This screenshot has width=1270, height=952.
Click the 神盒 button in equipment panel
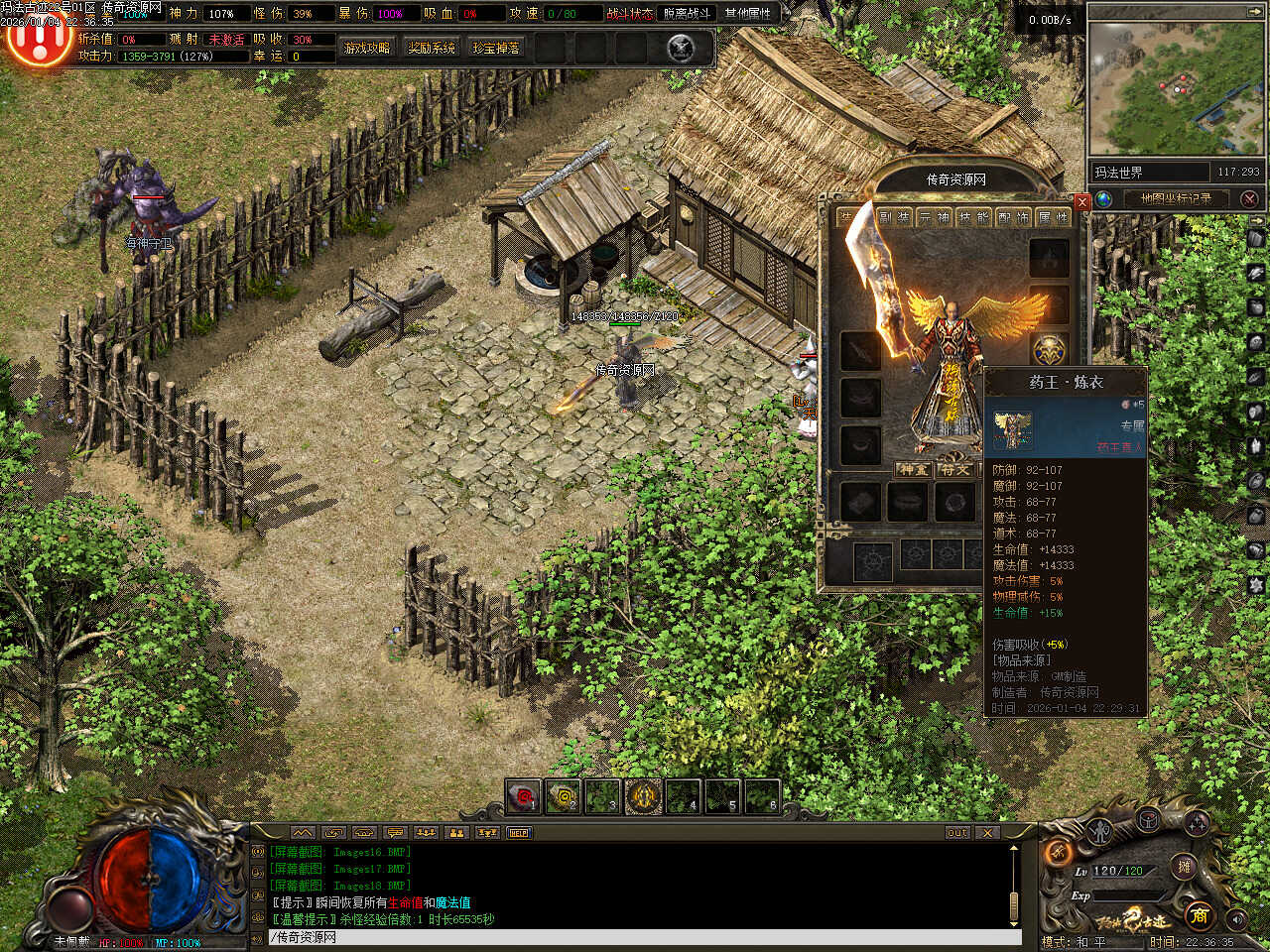[913, 469]
